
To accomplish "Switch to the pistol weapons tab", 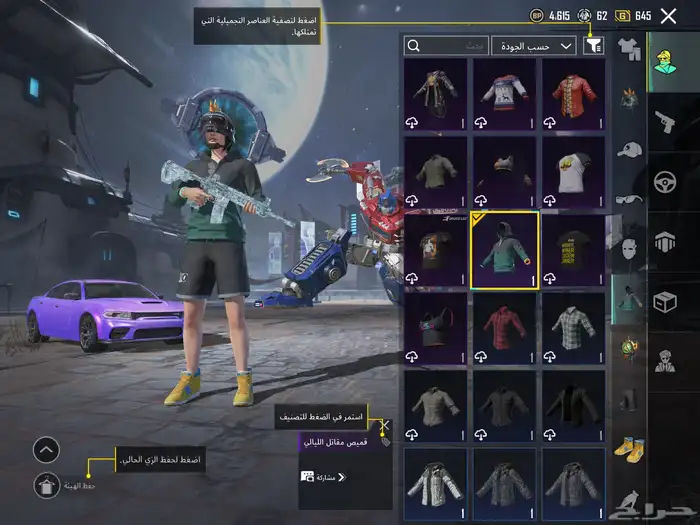I will coord(664,123).
